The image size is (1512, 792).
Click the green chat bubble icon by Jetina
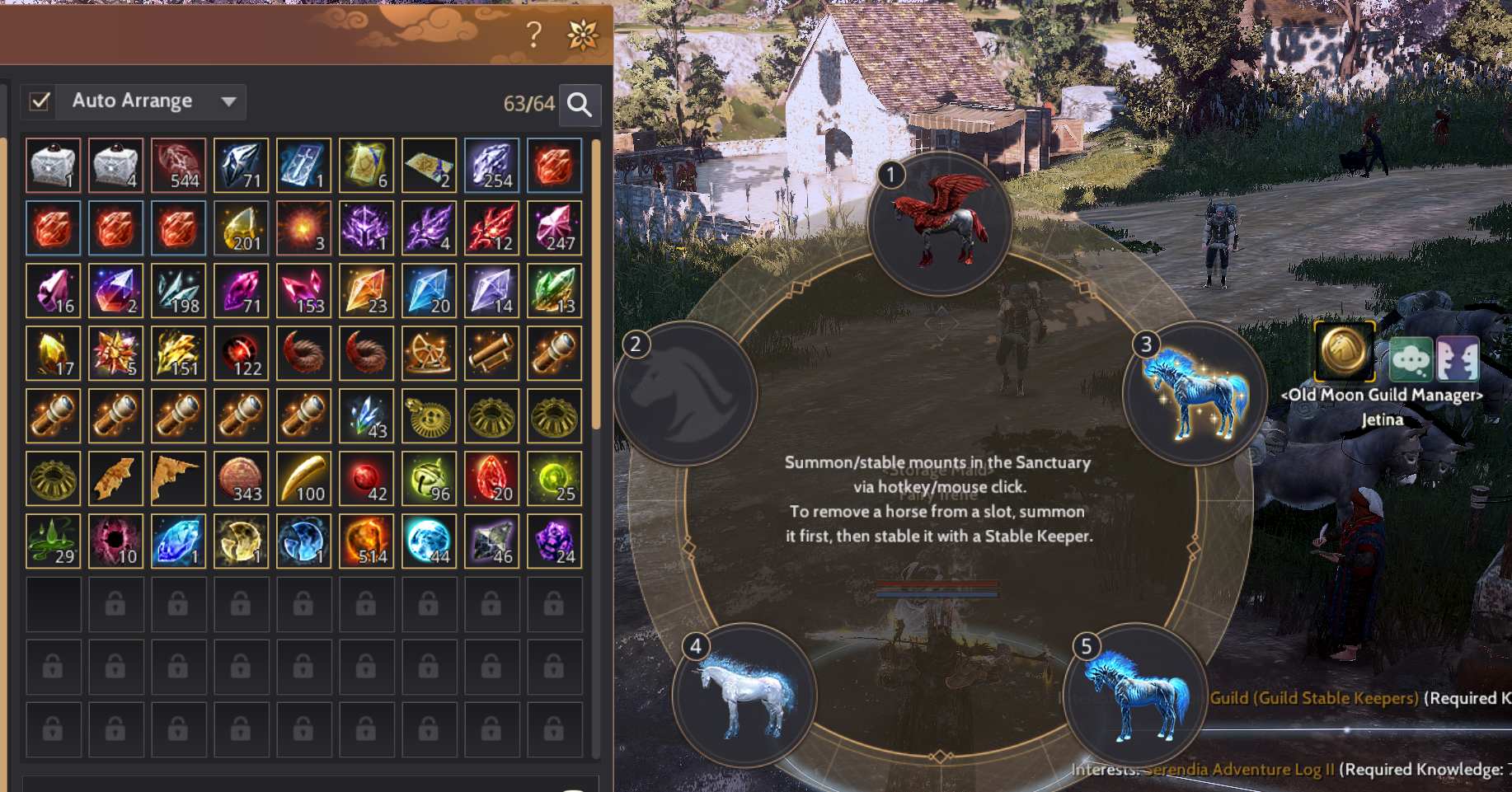pos(1411,359)
